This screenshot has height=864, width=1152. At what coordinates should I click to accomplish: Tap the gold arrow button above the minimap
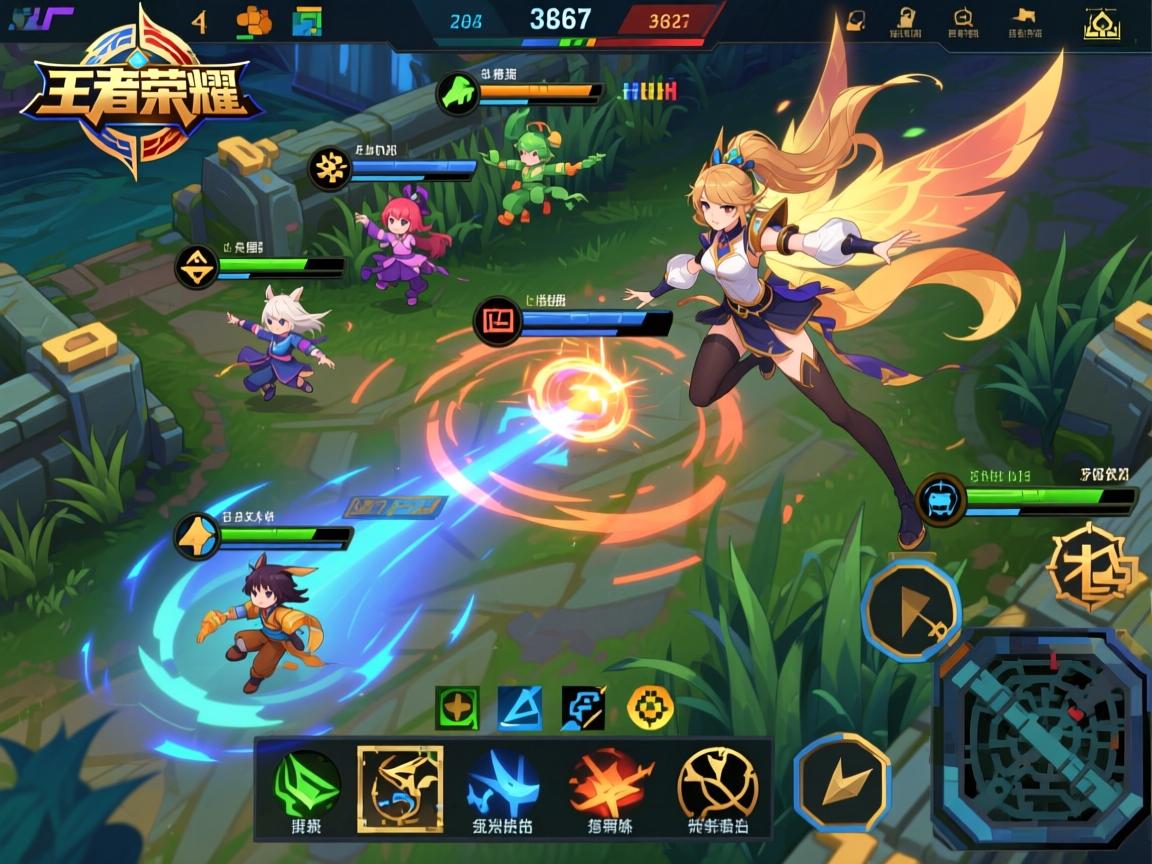pyautogui.click(x=911, y=610)
